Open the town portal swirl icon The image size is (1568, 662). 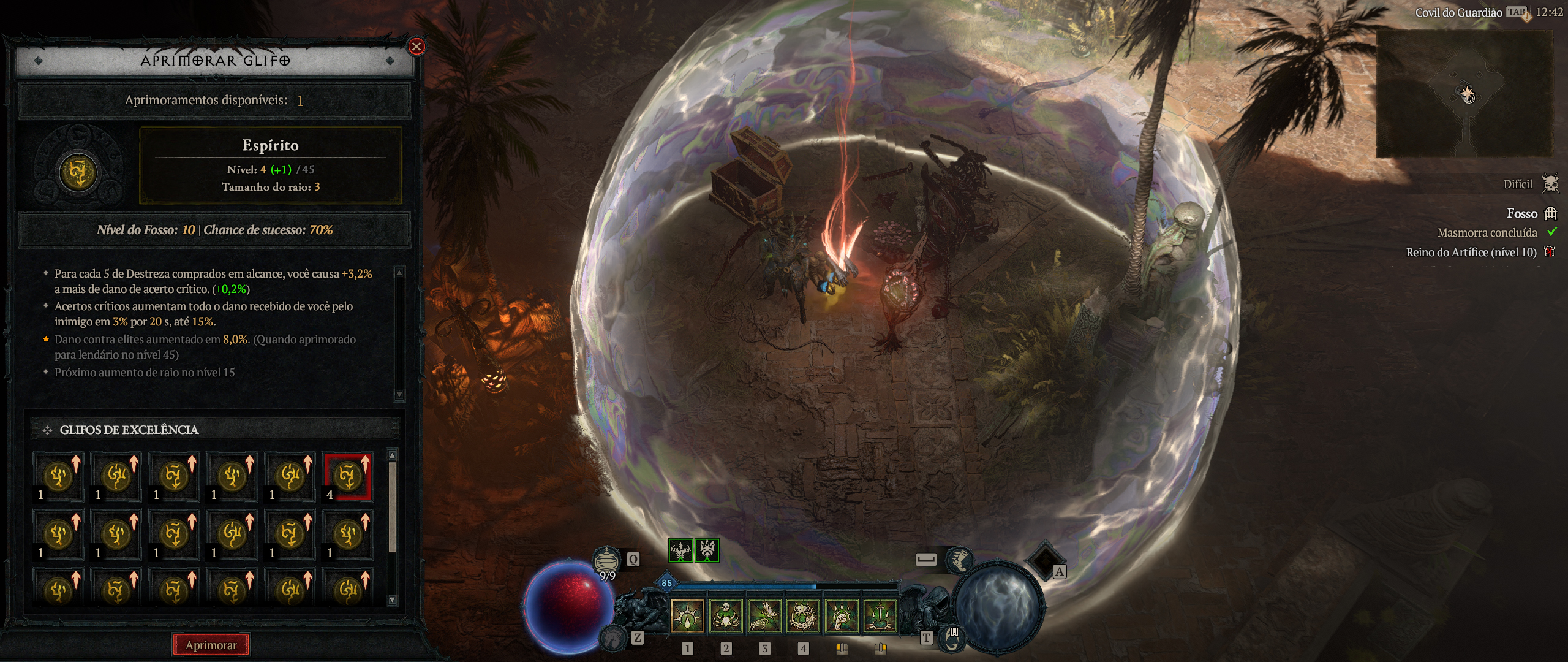[951, 639]
